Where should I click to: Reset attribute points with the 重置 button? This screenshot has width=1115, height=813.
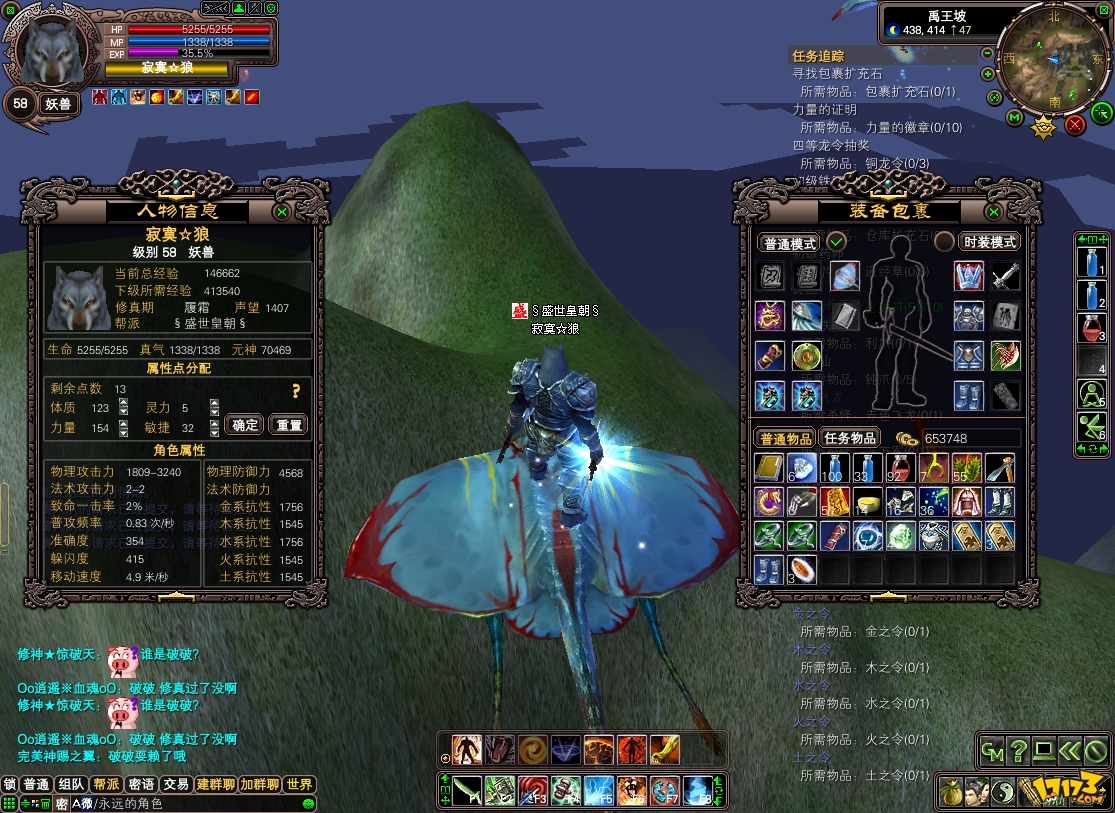pos(289,425)
